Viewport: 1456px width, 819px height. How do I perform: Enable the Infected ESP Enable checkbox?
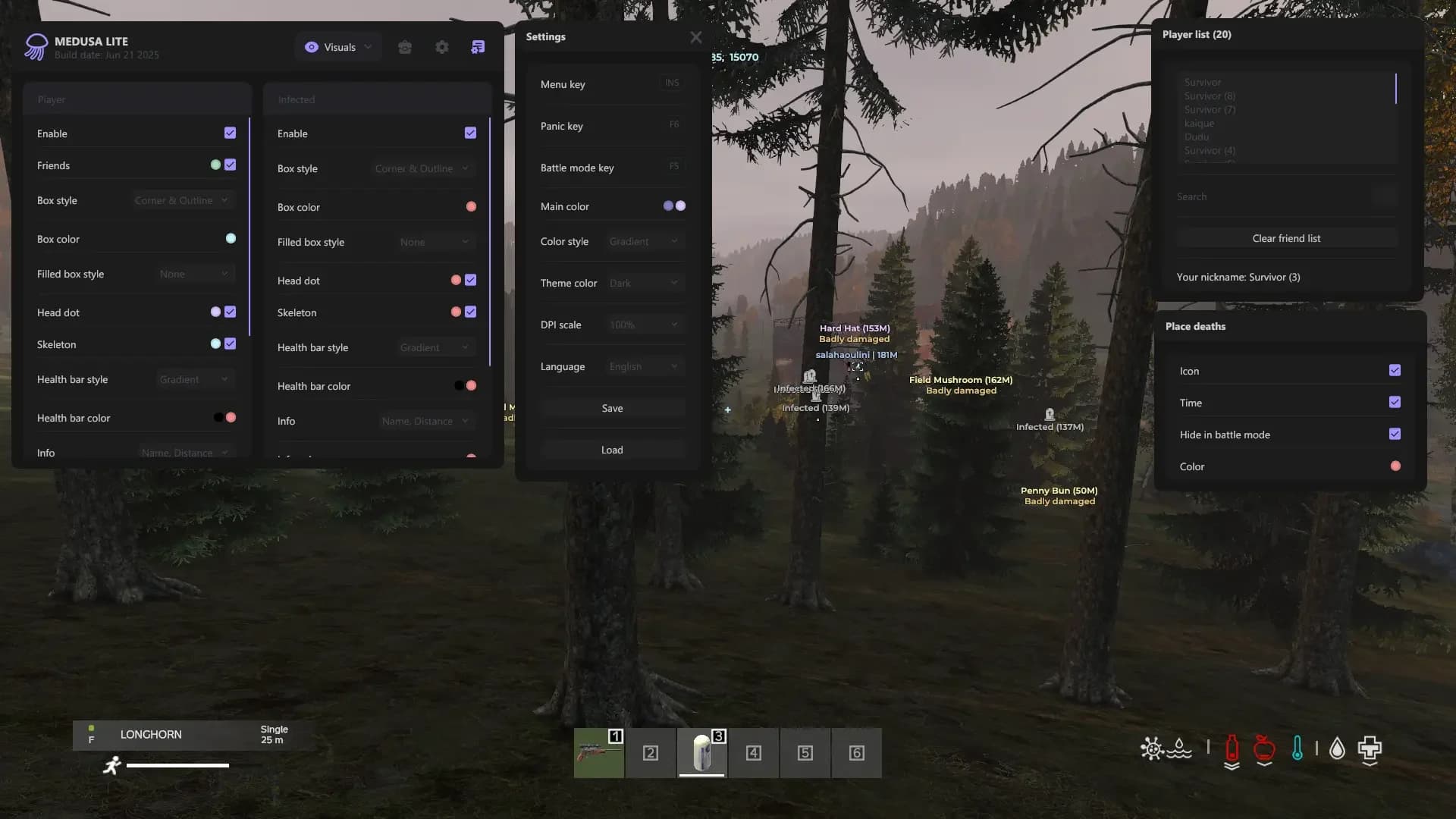point(470,133)
